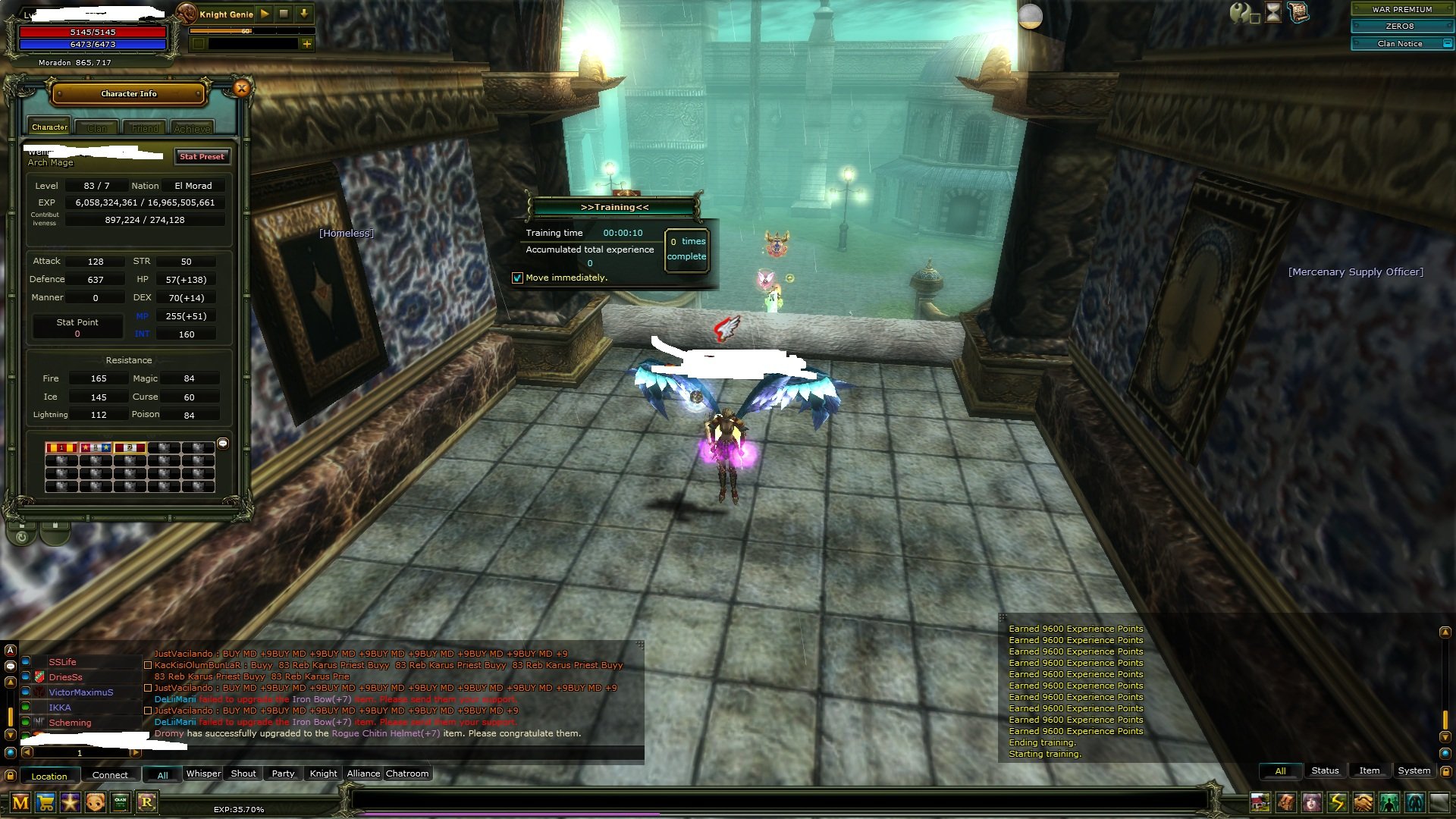Viewport: 1456px width, 819px height.
Task: Click the R icon in the bottom toolbar
Action: pos(149,802)
